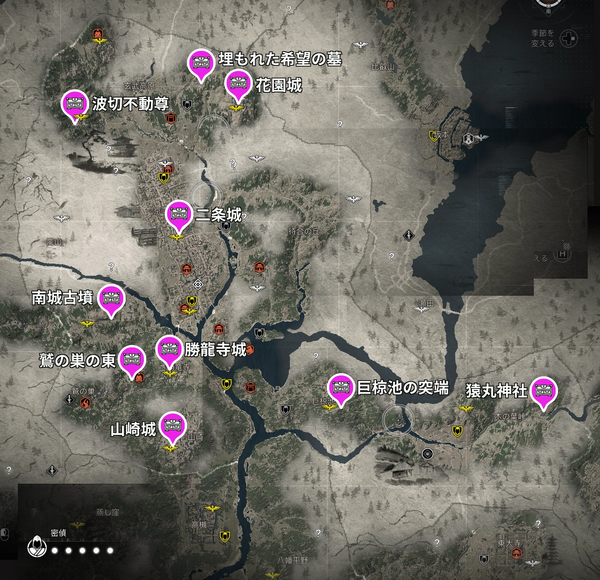600x580 pixels.
Task: Select the 埋もれた希望の墓 map marker
Action: (199, 63)
